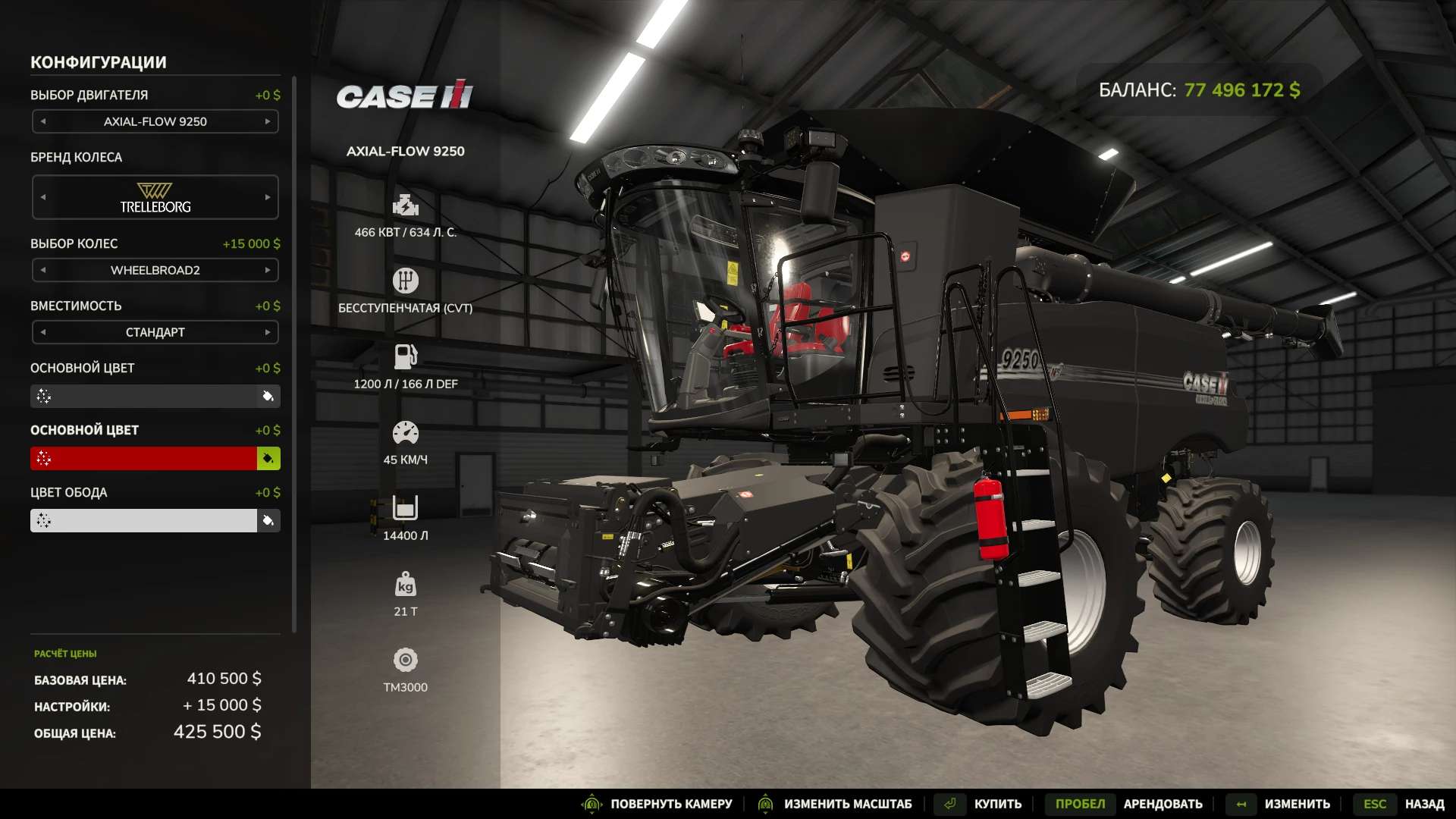Click the engine power icon showing 466 КВТ
Image resolution: width=1456 pixels, height=819 pixels.
coord(406,205)
